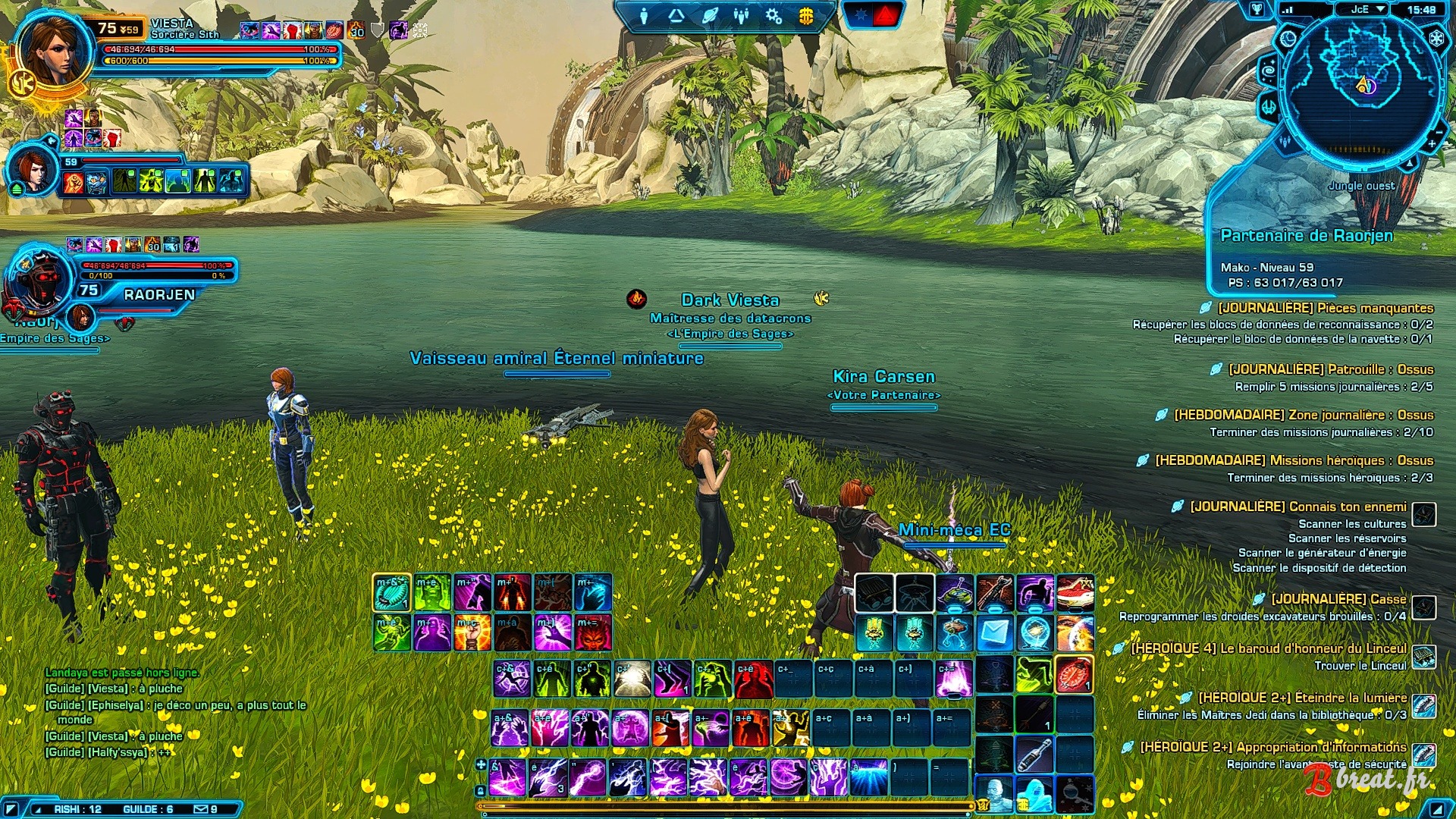Zoom out the minimap with minus button
The image size is (1456, 819).
(x=1439, y=131)
